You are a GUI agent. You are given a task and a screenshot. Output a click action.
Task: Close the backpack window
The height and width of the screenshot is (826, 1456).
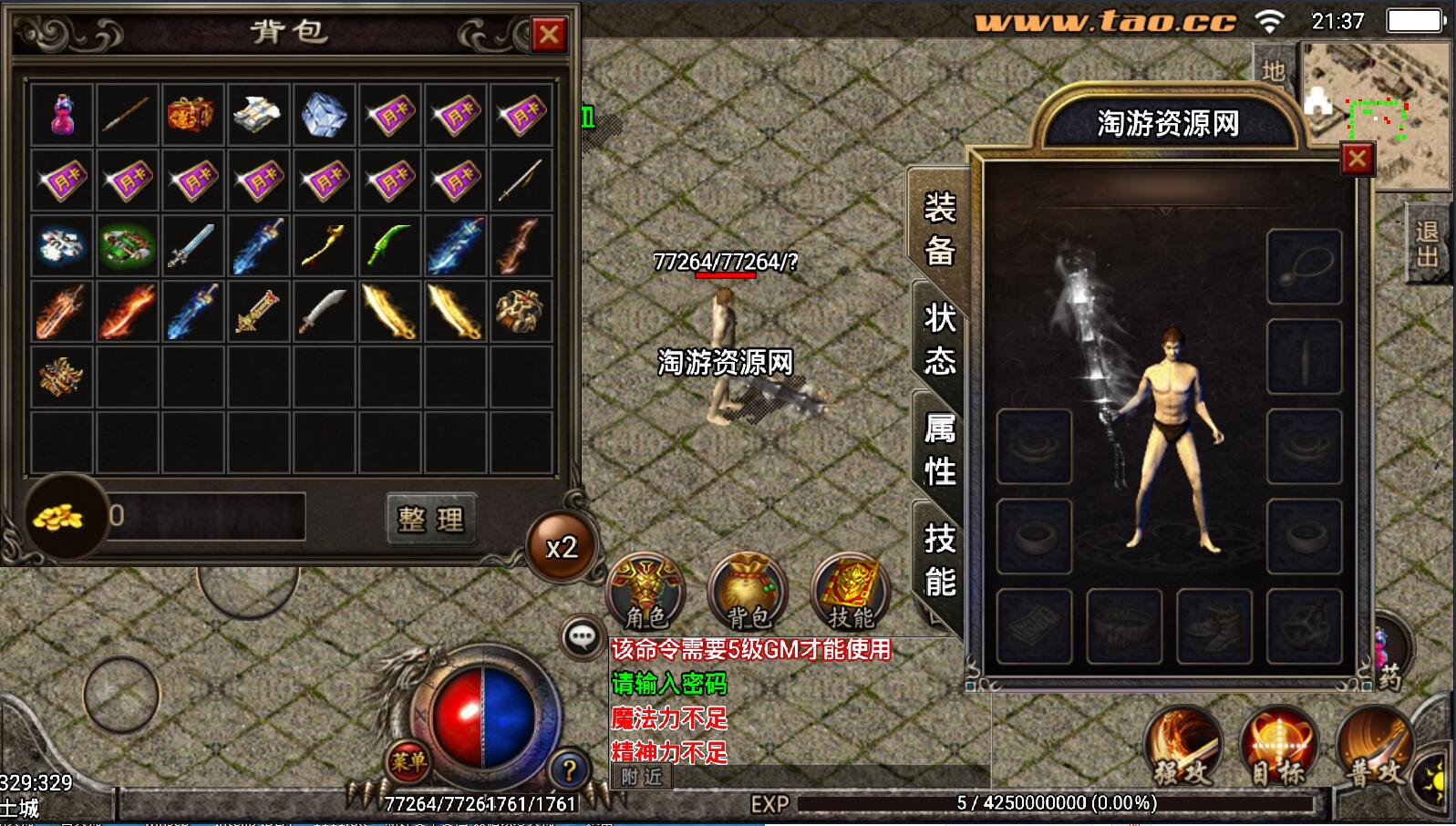click(x=549, y=35)
